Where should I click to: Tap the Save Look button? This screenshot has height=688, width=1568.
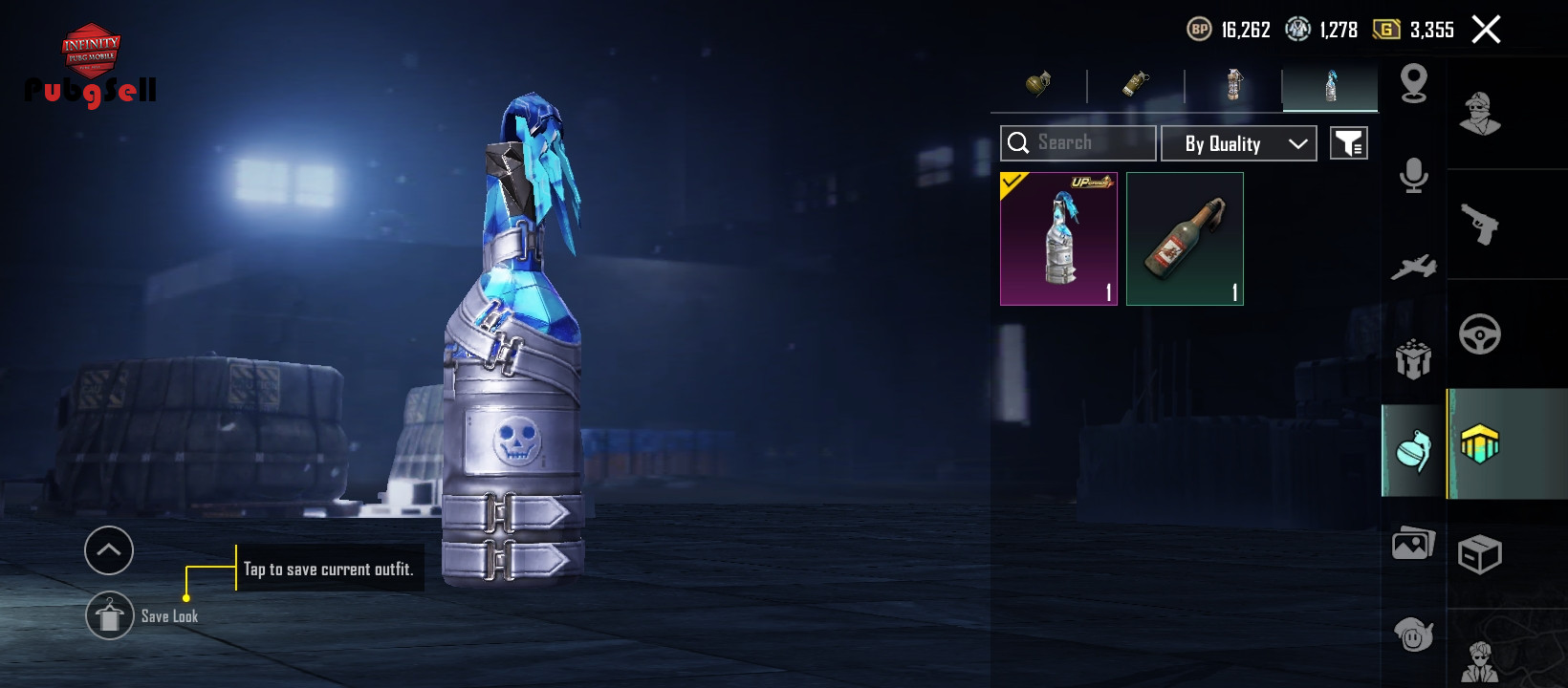(x=111, y=616)
